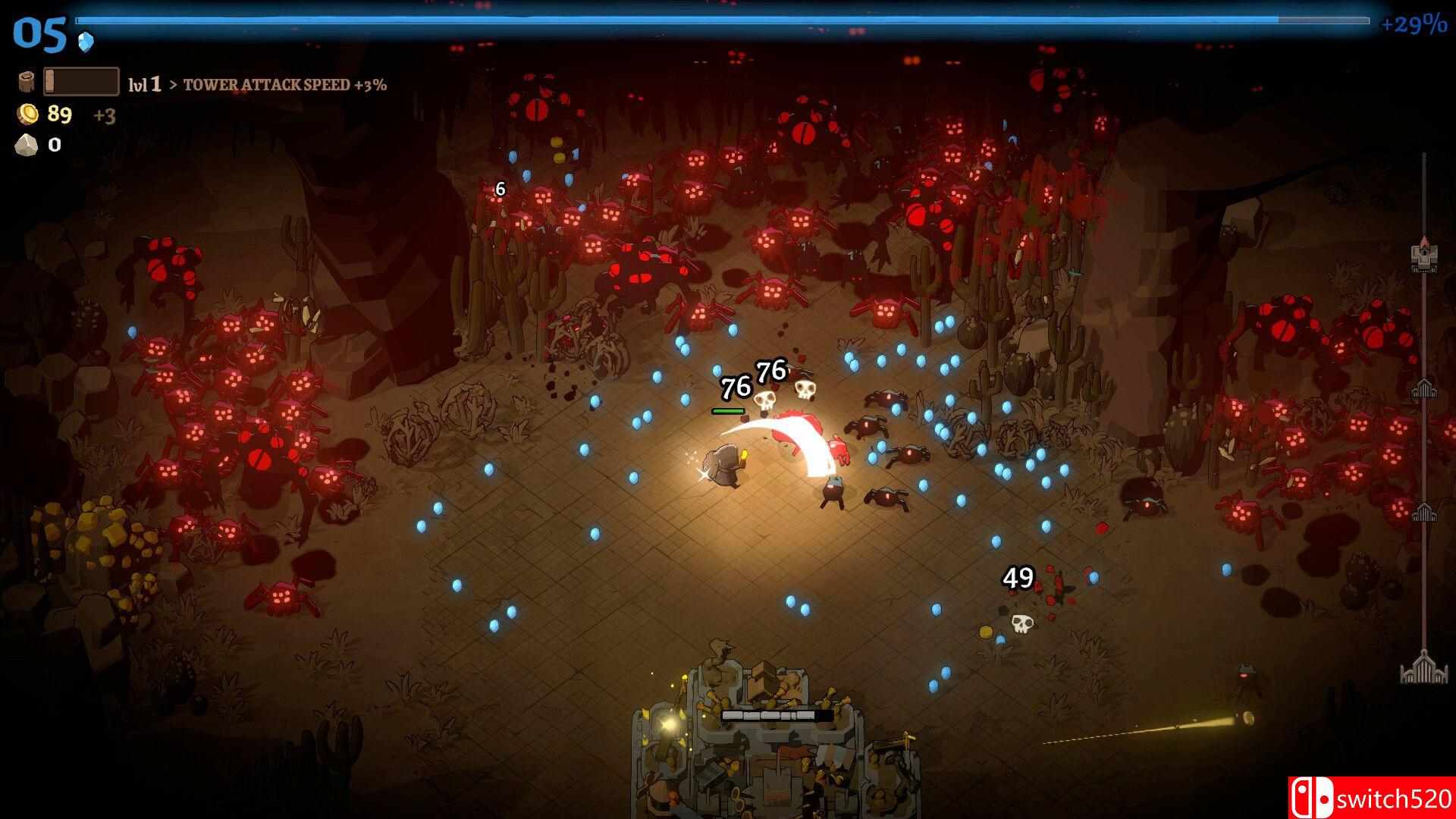
Task: Click the stone resource icon
Action: point(27,145)
